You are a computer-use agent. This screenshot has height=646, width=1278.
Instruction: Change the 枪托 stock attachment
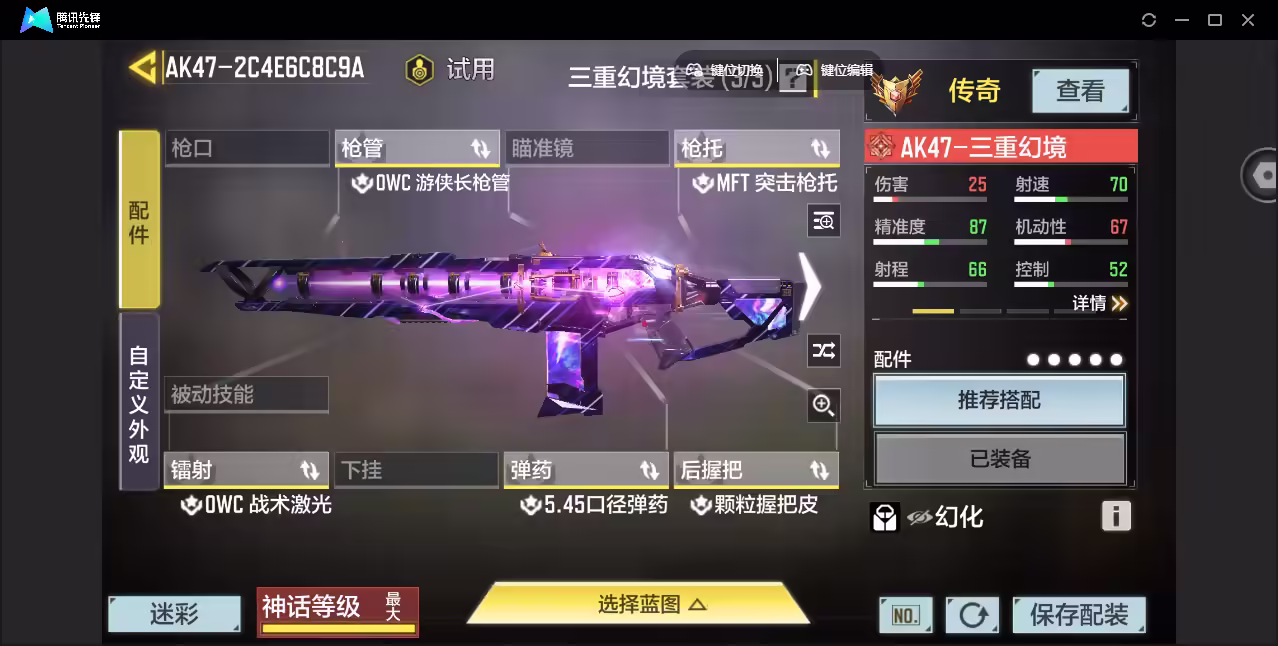(756, 148)
